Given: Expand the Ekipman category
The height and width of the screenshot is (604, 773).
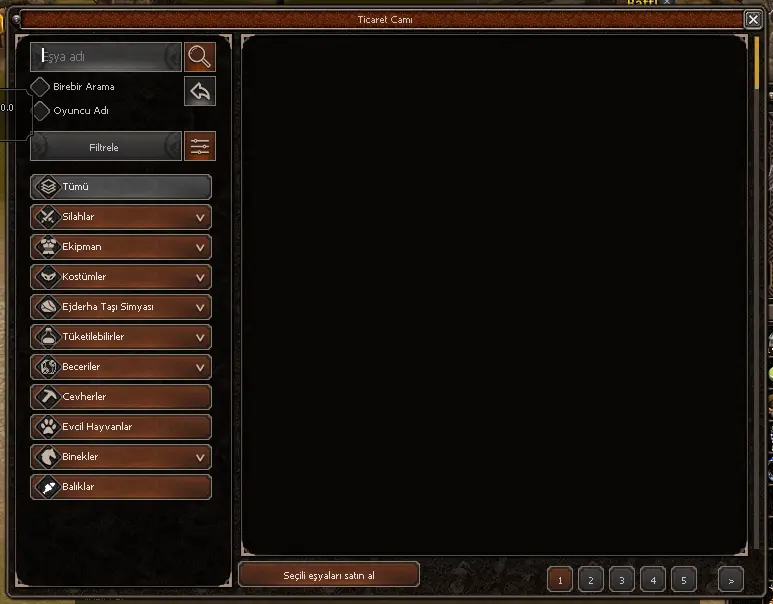Looking at the screenshot, I should click(x=121, y=247).
